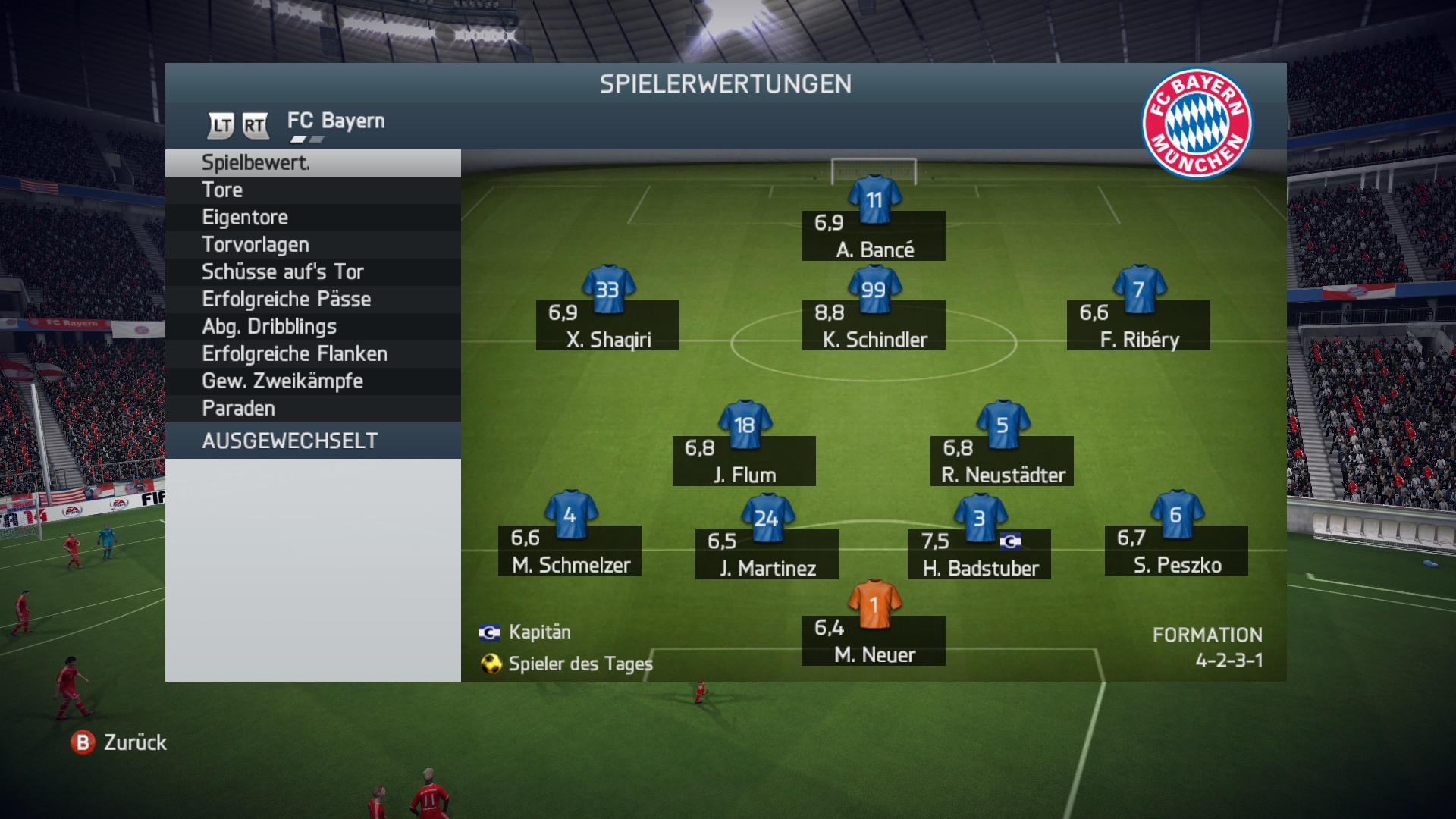Viewport: 1456px width, 819px height.
Task: Choose Abg. Dribblings in the list
Action: (312, 327)
